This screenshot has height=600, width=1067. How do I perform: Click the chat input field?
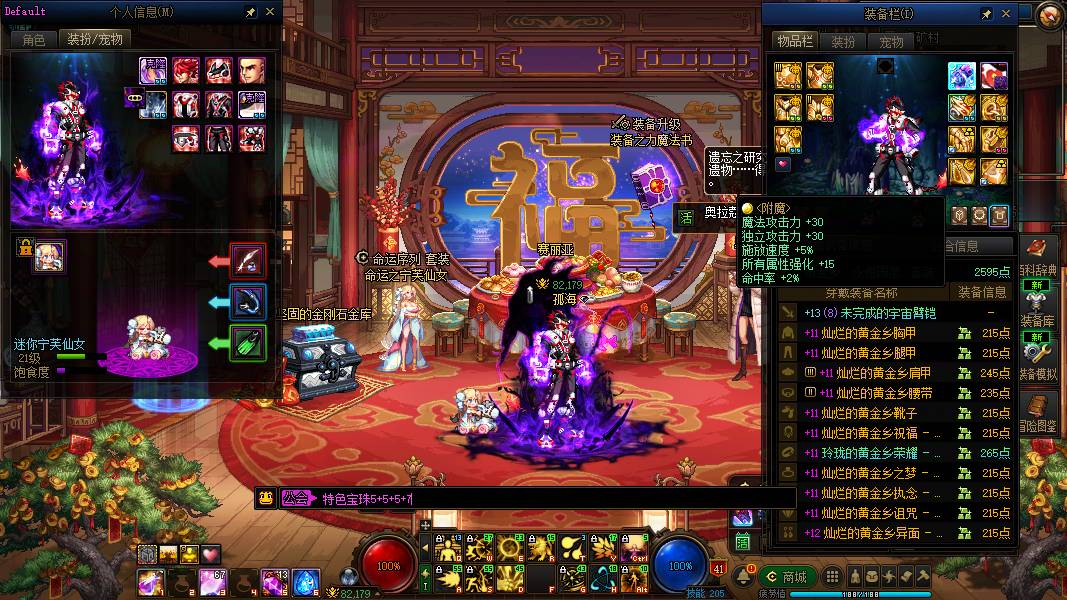coord(550,498)
